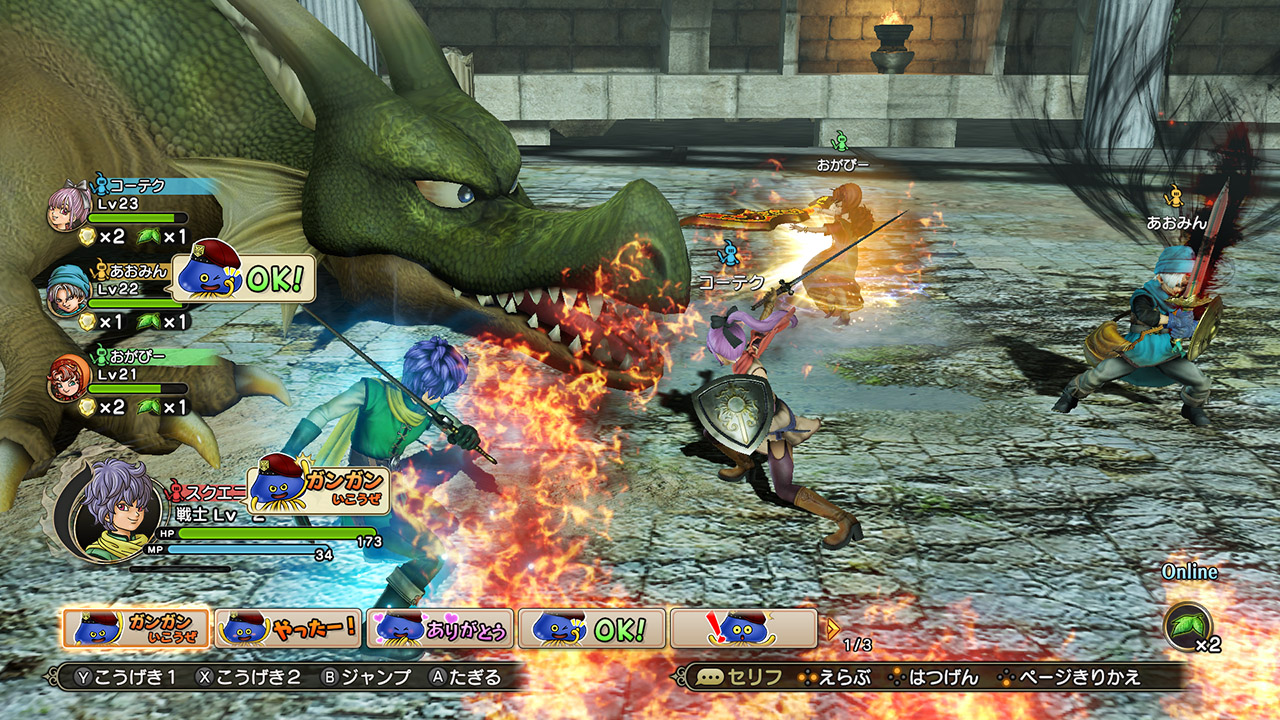Use the green leaf item icon
Screen dimensions: 1280x720
tap(1188, 626)
